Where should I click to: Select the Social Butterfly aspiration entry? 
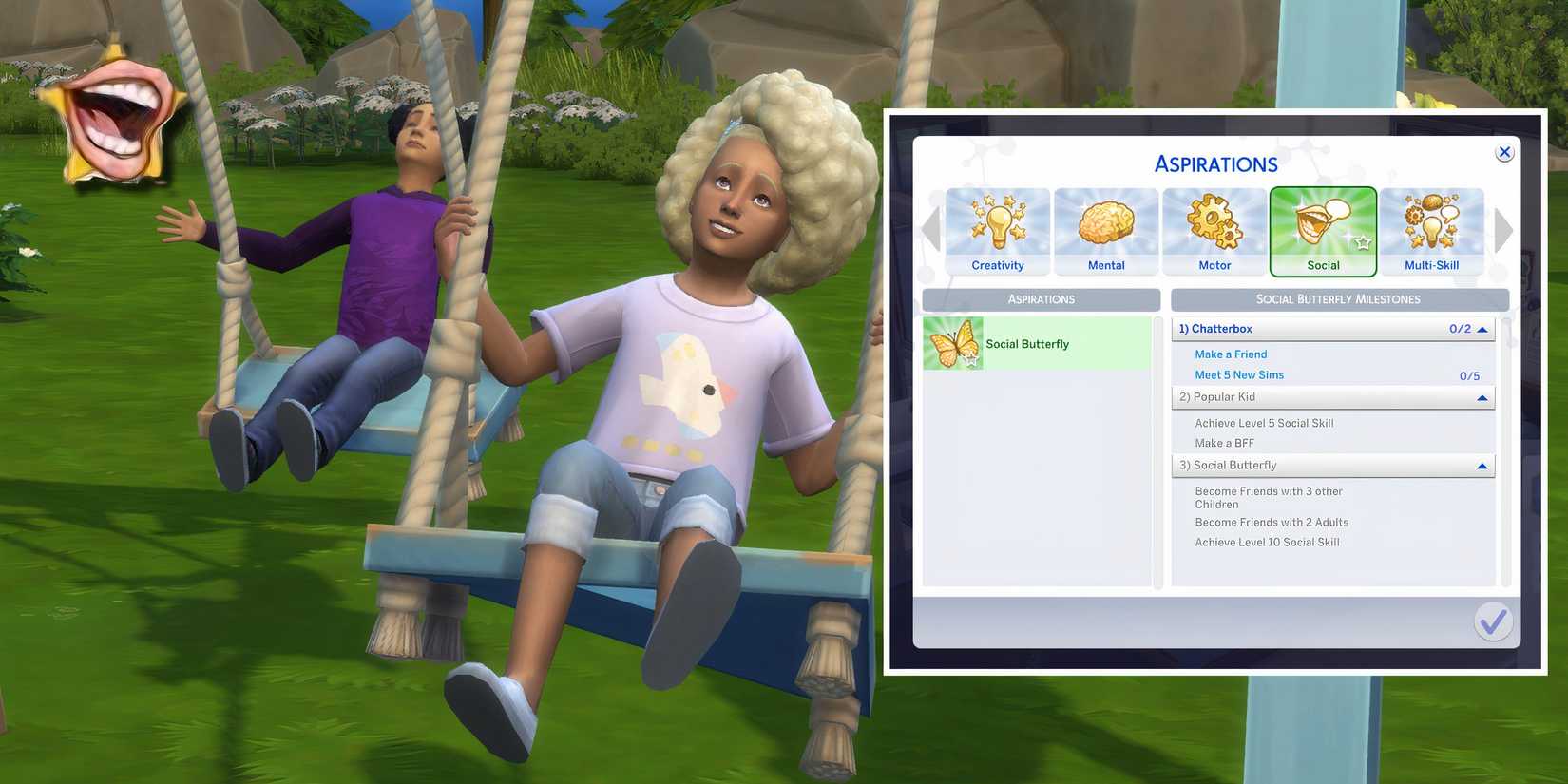point(1036,343)
